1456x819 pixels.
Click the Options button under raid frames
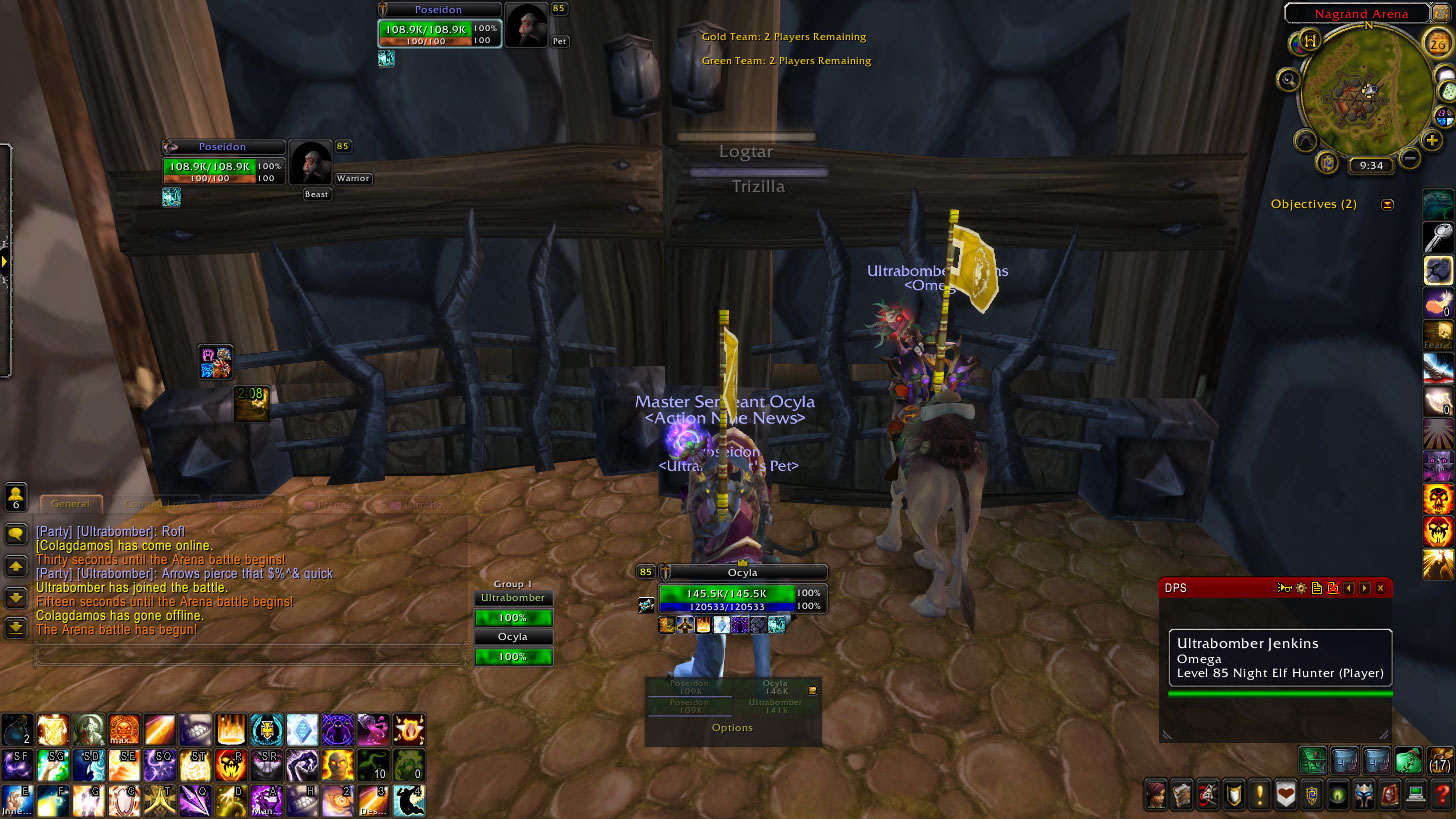[x=732, y=728]
